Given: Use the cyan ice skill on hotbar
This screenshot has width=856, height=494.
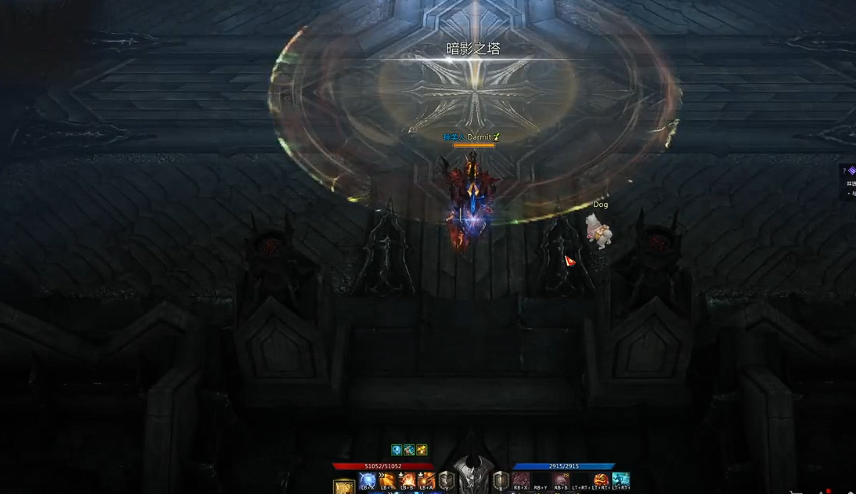Looking at the screenshot, I should pyautogui.click(x=621, y=481).
